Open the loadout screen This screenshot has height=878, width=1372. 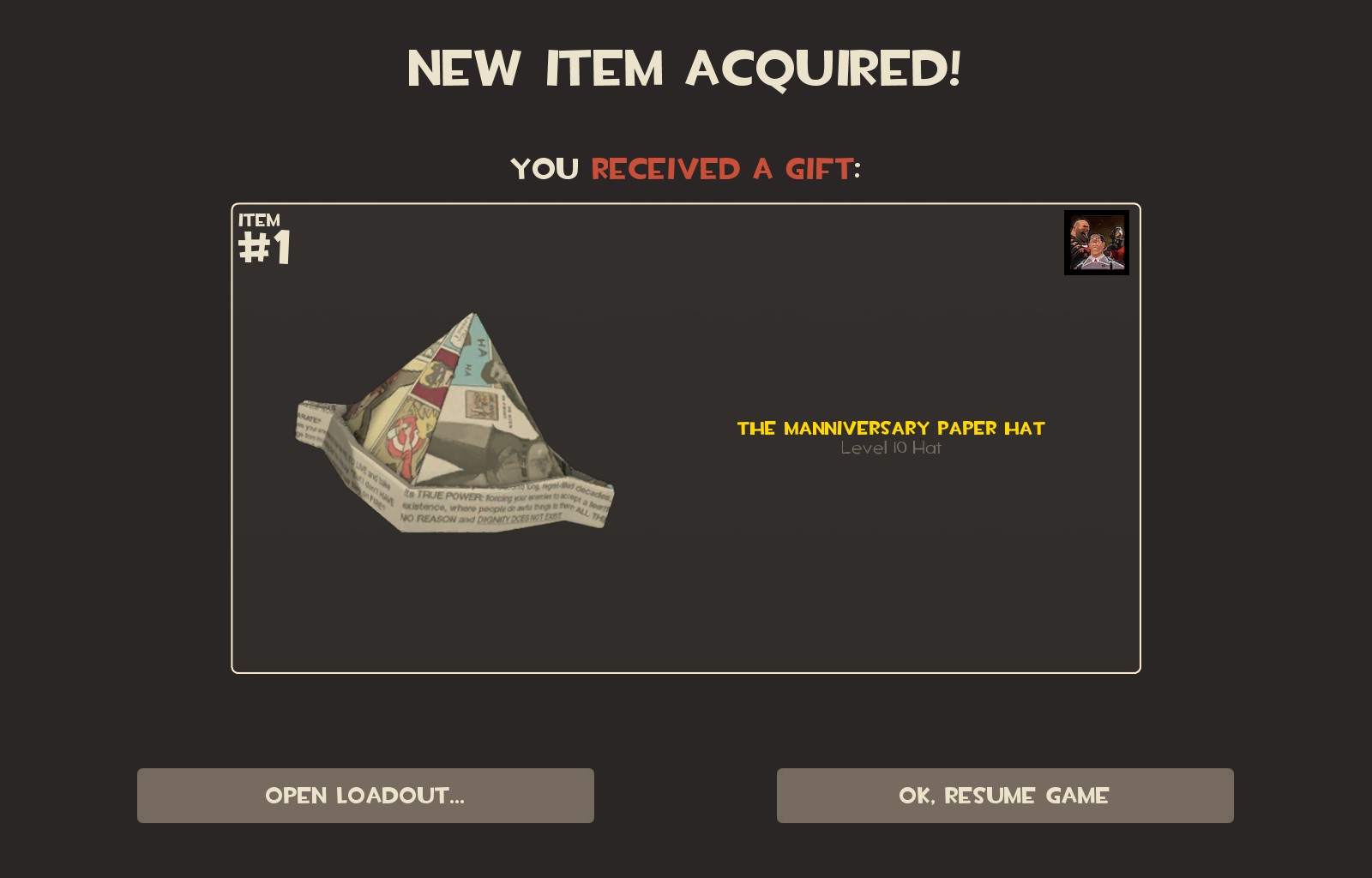365,796
